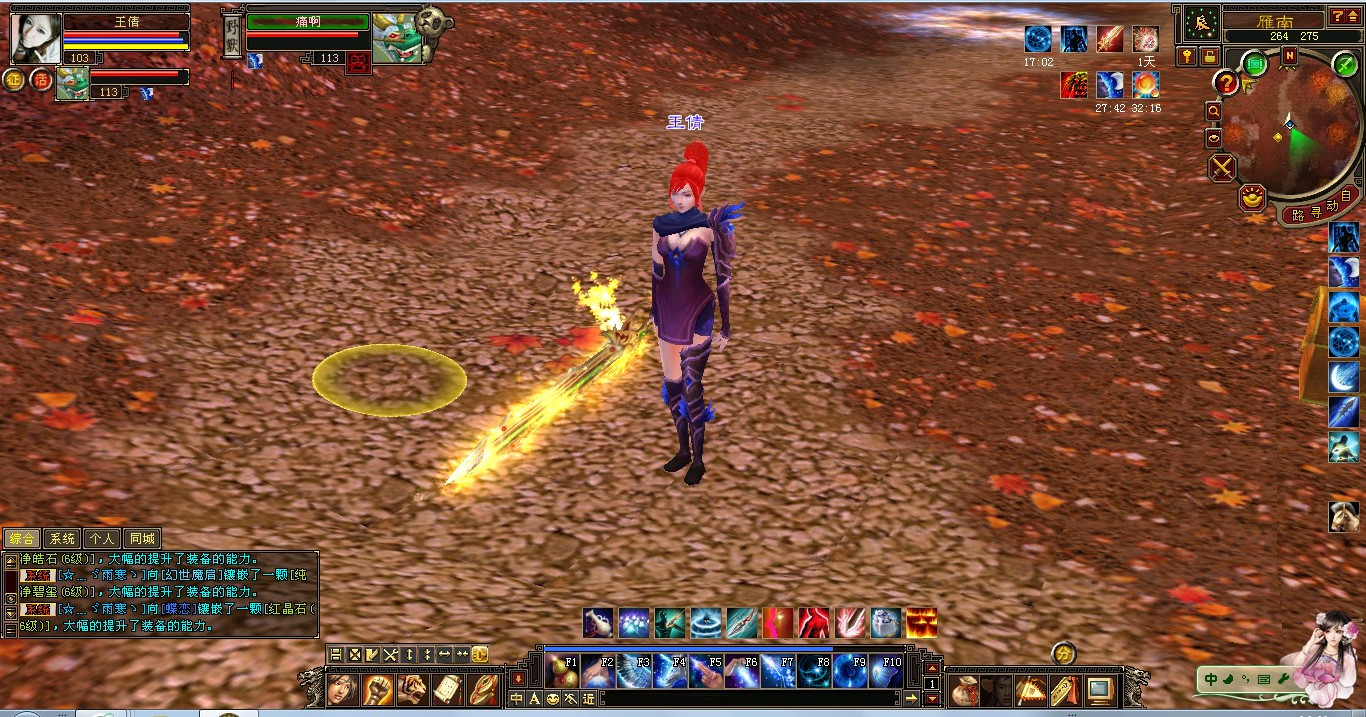Screen dimensions: 1366x717
Task: Click the flame wall skill icon
Action: point(921,623)
